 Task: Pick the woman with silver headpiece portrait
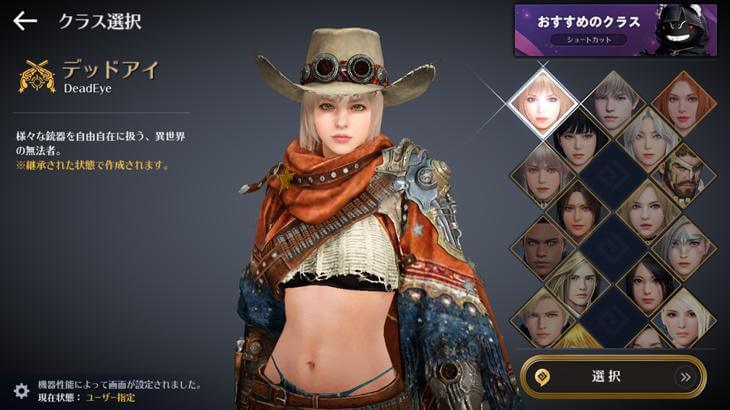[684, 243]
